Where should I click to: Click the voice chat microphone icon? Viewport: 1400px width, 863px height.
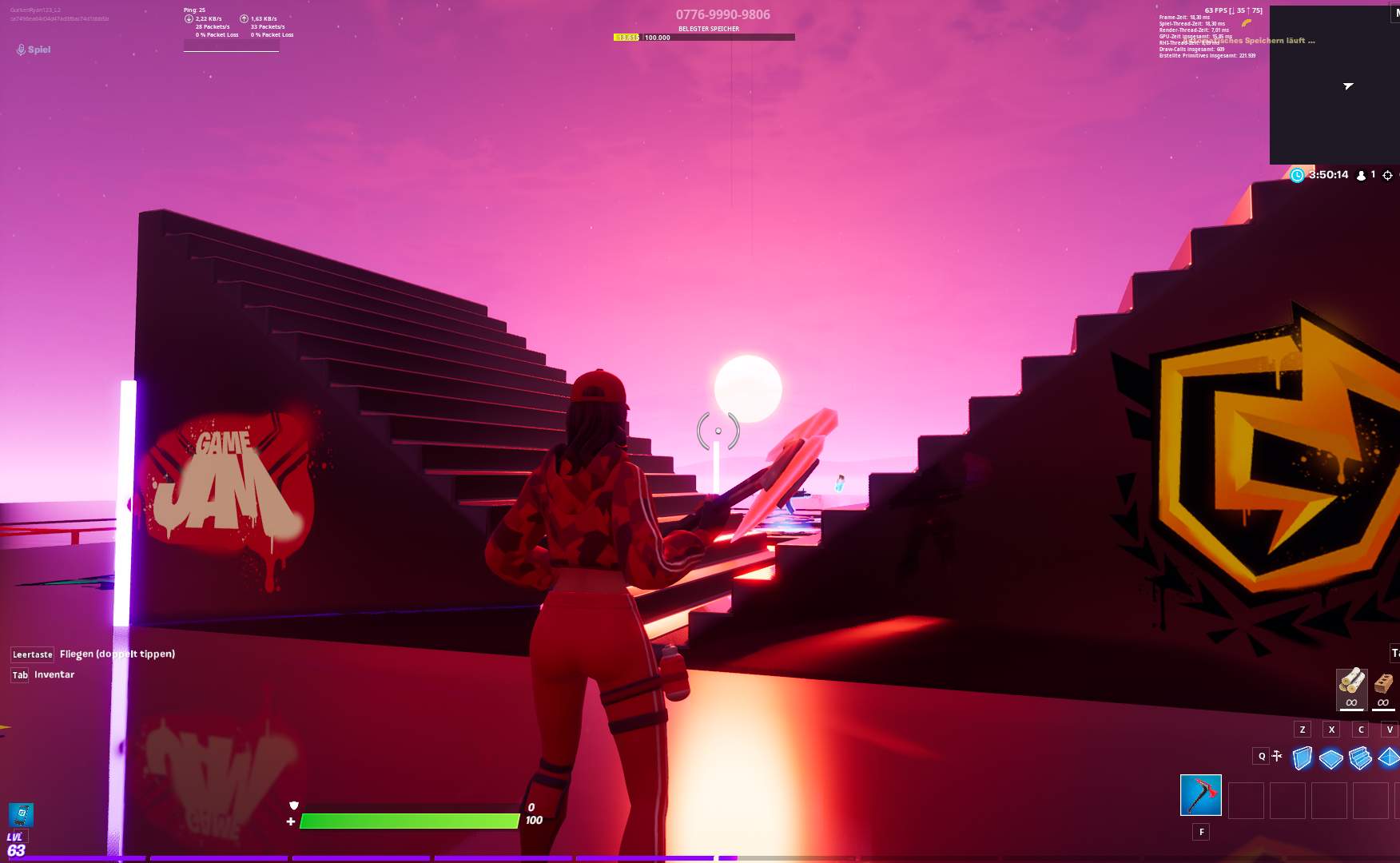20,49
